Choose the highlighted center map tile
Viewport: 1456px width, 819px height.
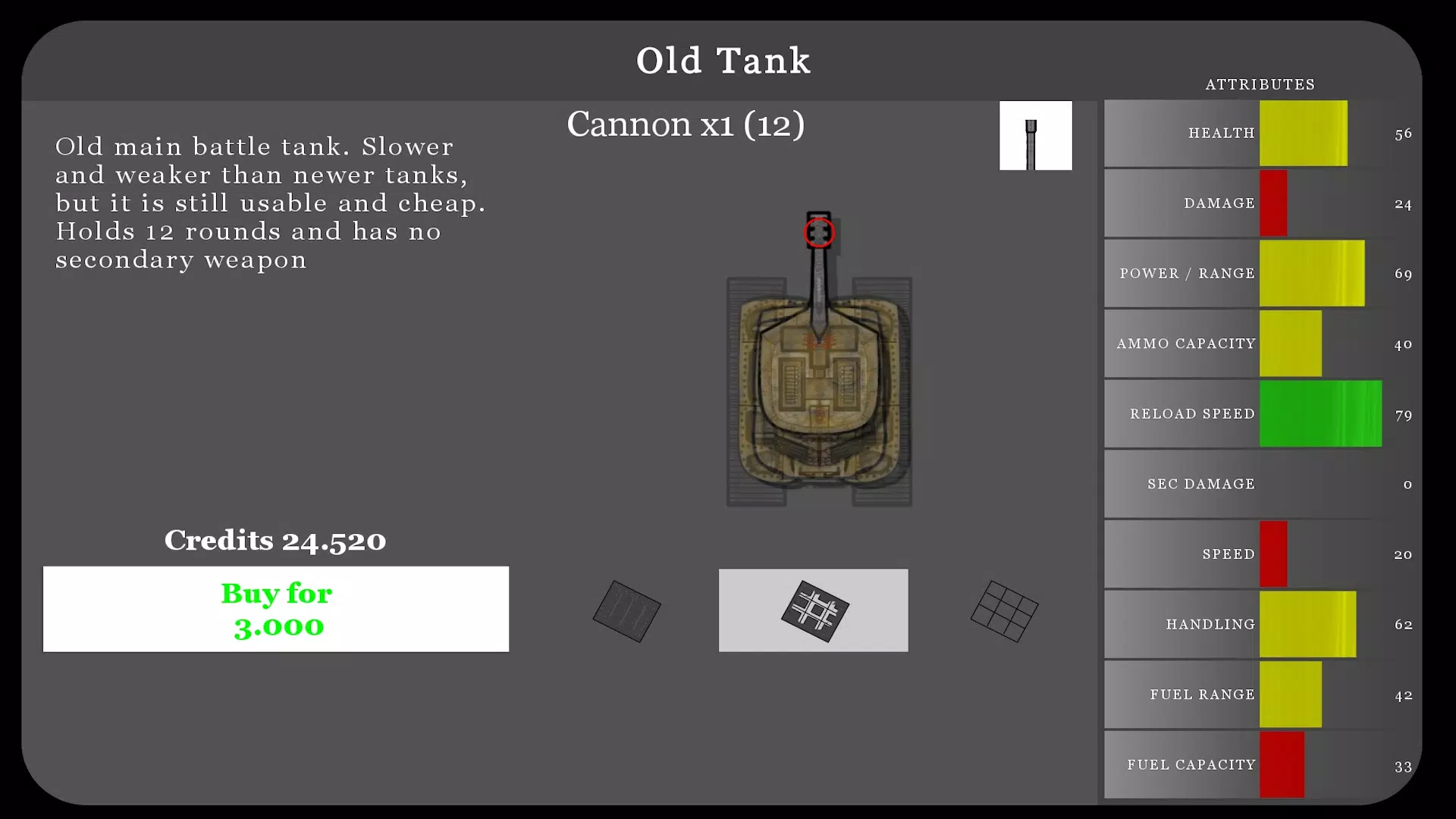pos(813,610)
